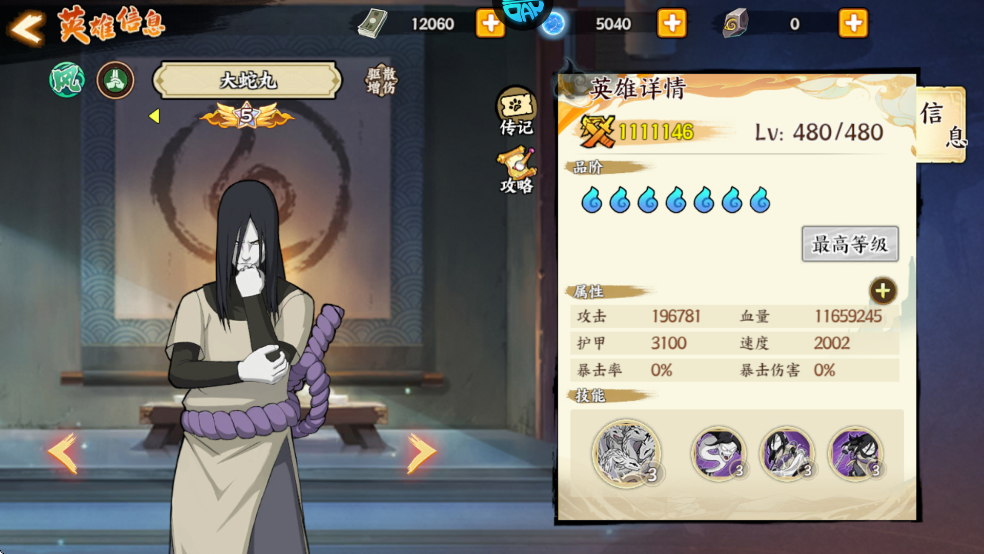Image resolution: width=984 pixels, height=554 pixels.
Task: Go back using the orange arrow
Action: (x=26, y=27)
